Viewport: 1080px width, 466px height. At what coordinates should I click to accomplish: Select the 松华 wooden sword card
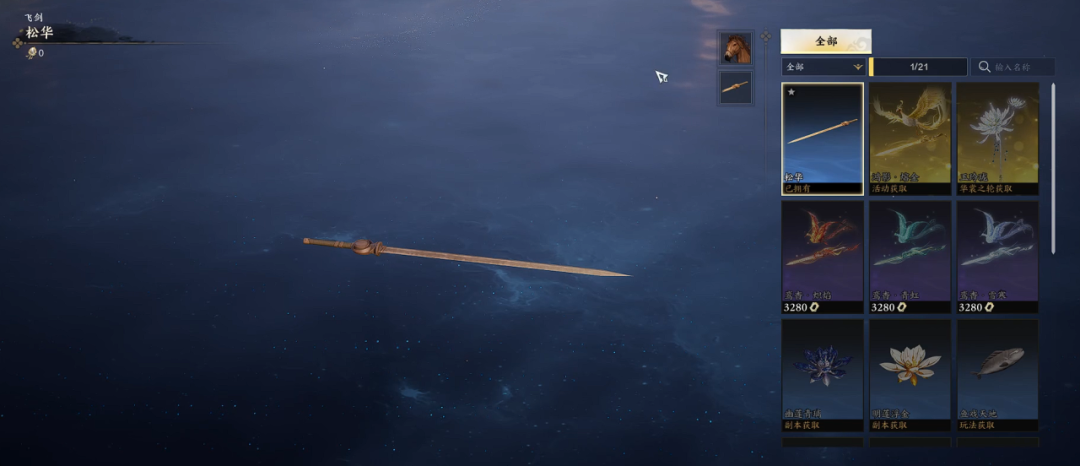(x=823, y=137)
